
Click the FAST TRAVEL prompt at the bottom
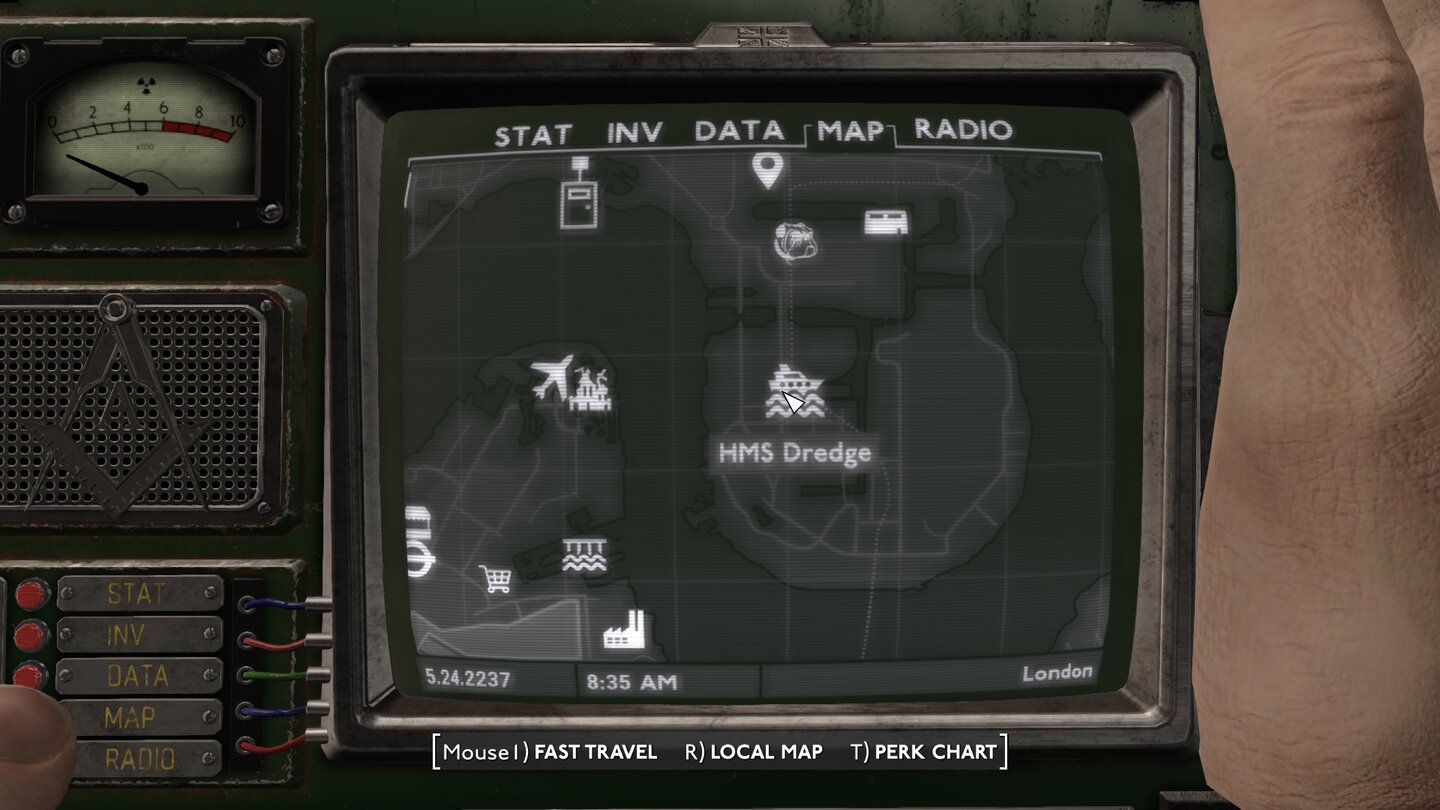click(594, 752)
